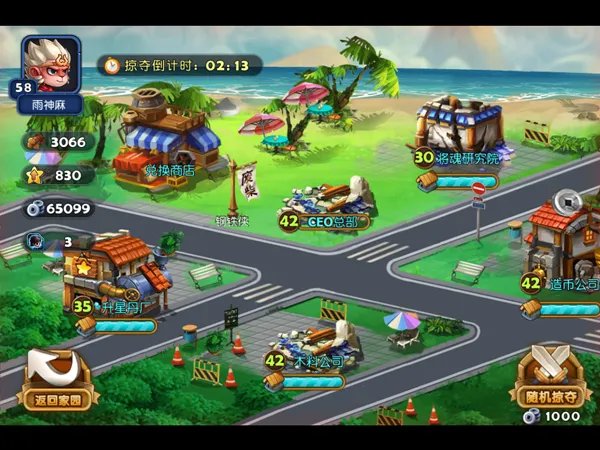Enter the 兑换商店 exchange shop
Viewport: 600px width, 450px height.
point(168,145)
